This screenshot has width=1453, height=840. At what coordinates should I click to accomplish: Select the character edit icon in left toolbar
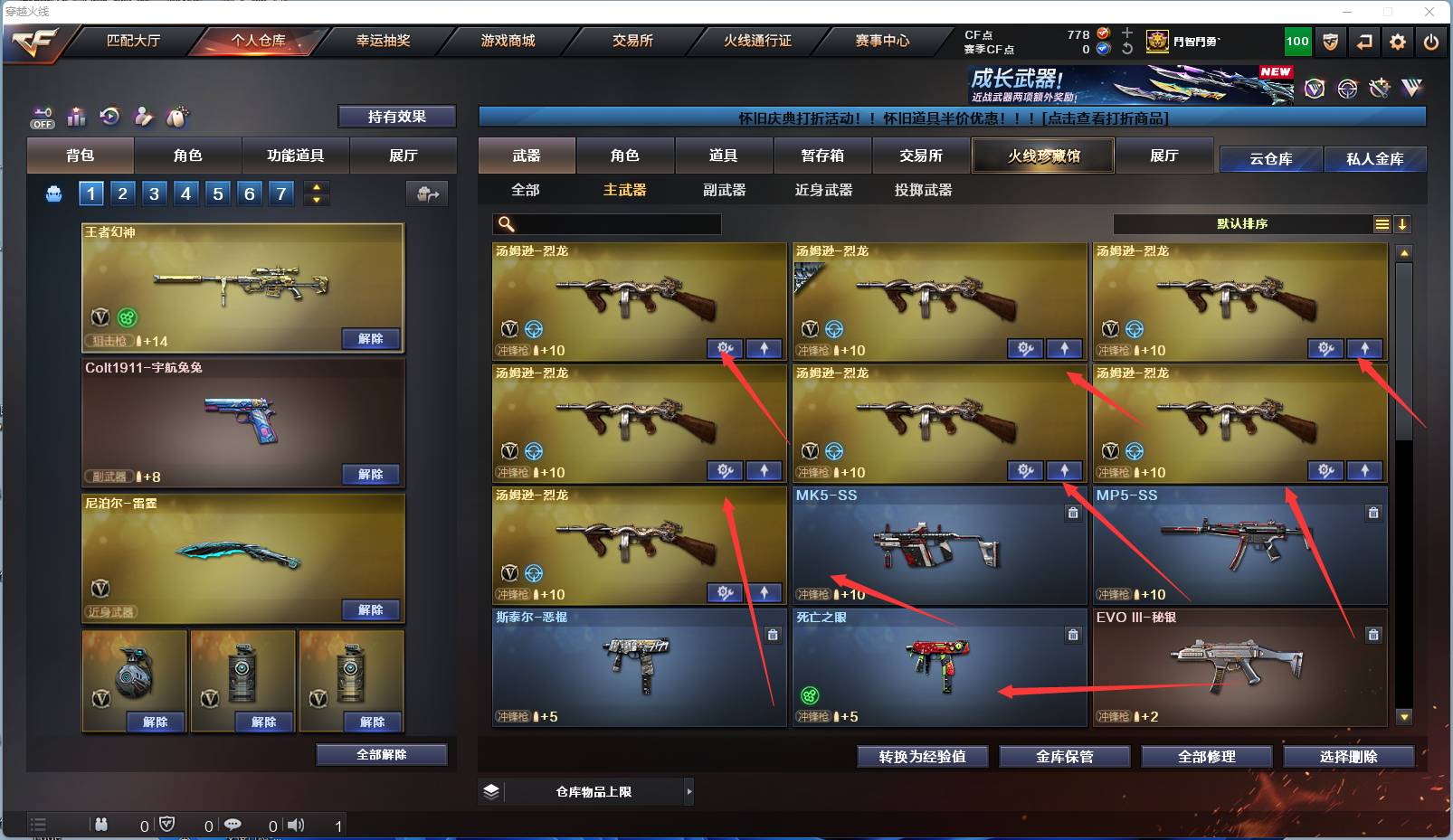pos(144,117)
